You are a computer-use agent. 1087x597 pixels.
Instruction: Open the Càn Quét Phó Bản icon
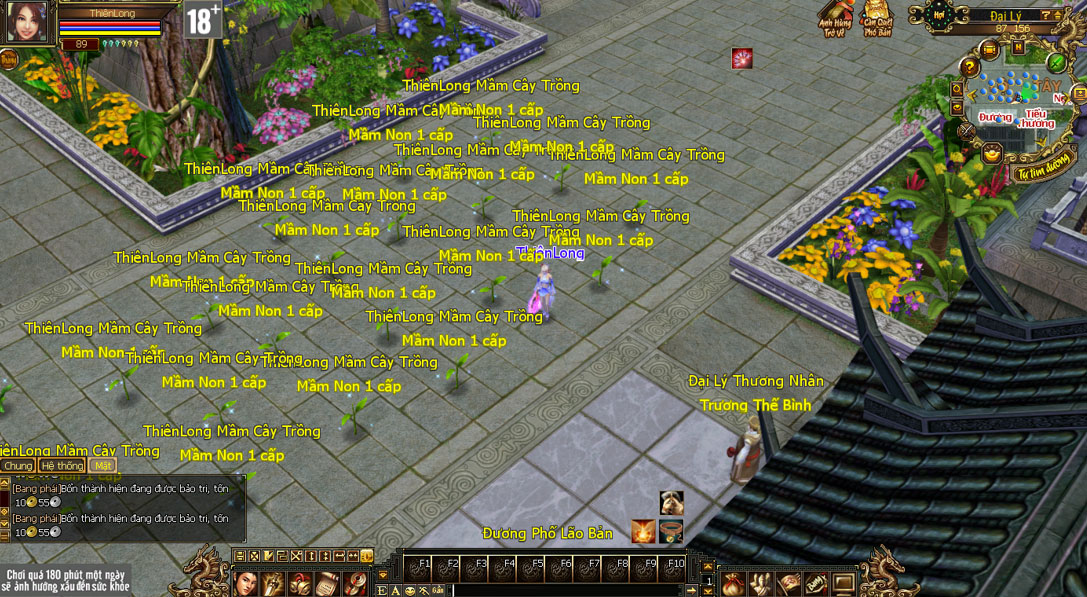[876, 18]
